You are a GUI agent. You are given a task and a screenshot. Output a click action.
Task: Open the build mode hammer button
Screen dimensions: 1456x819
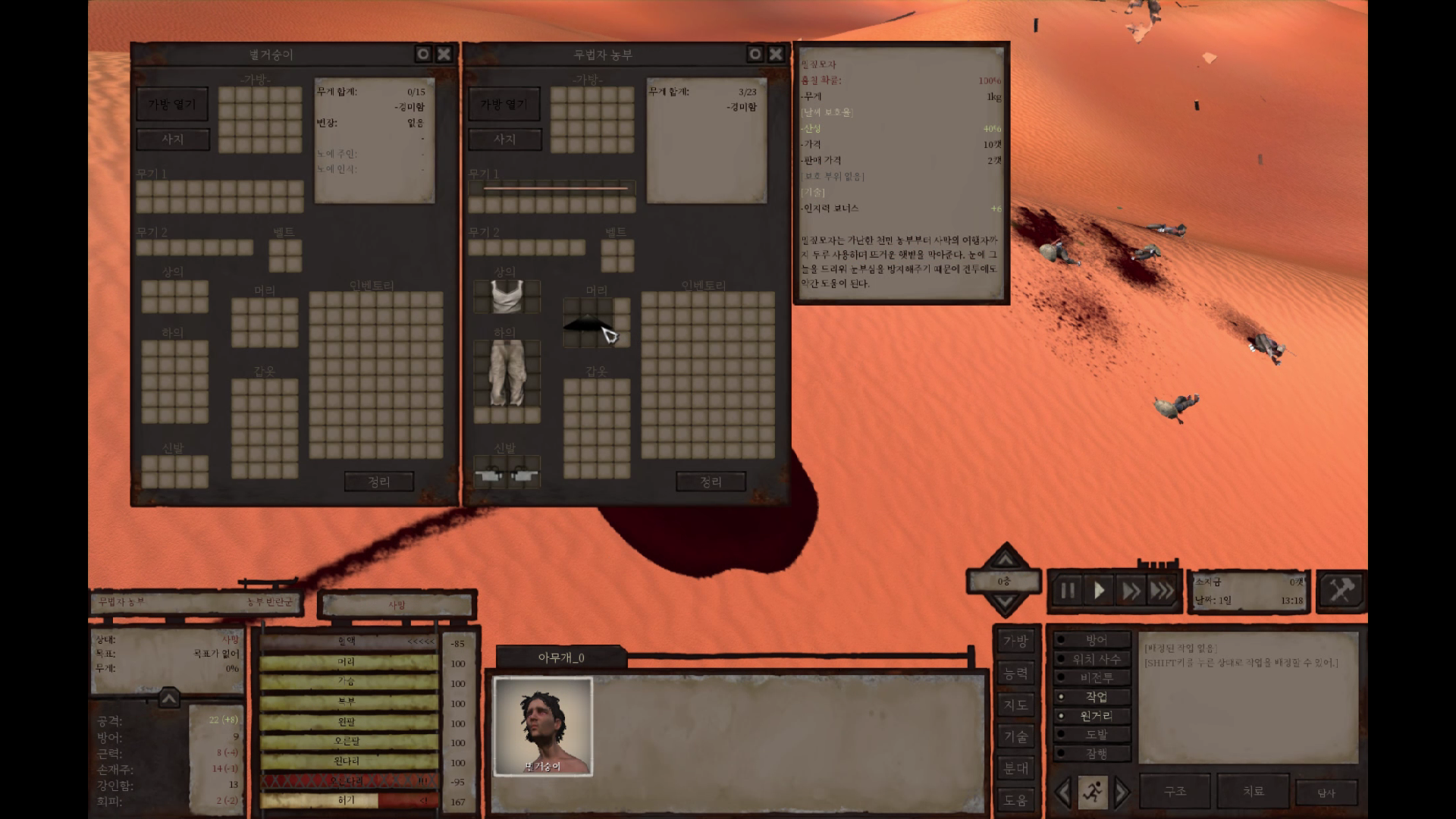pyautogui.click(x=1341, y=590)
